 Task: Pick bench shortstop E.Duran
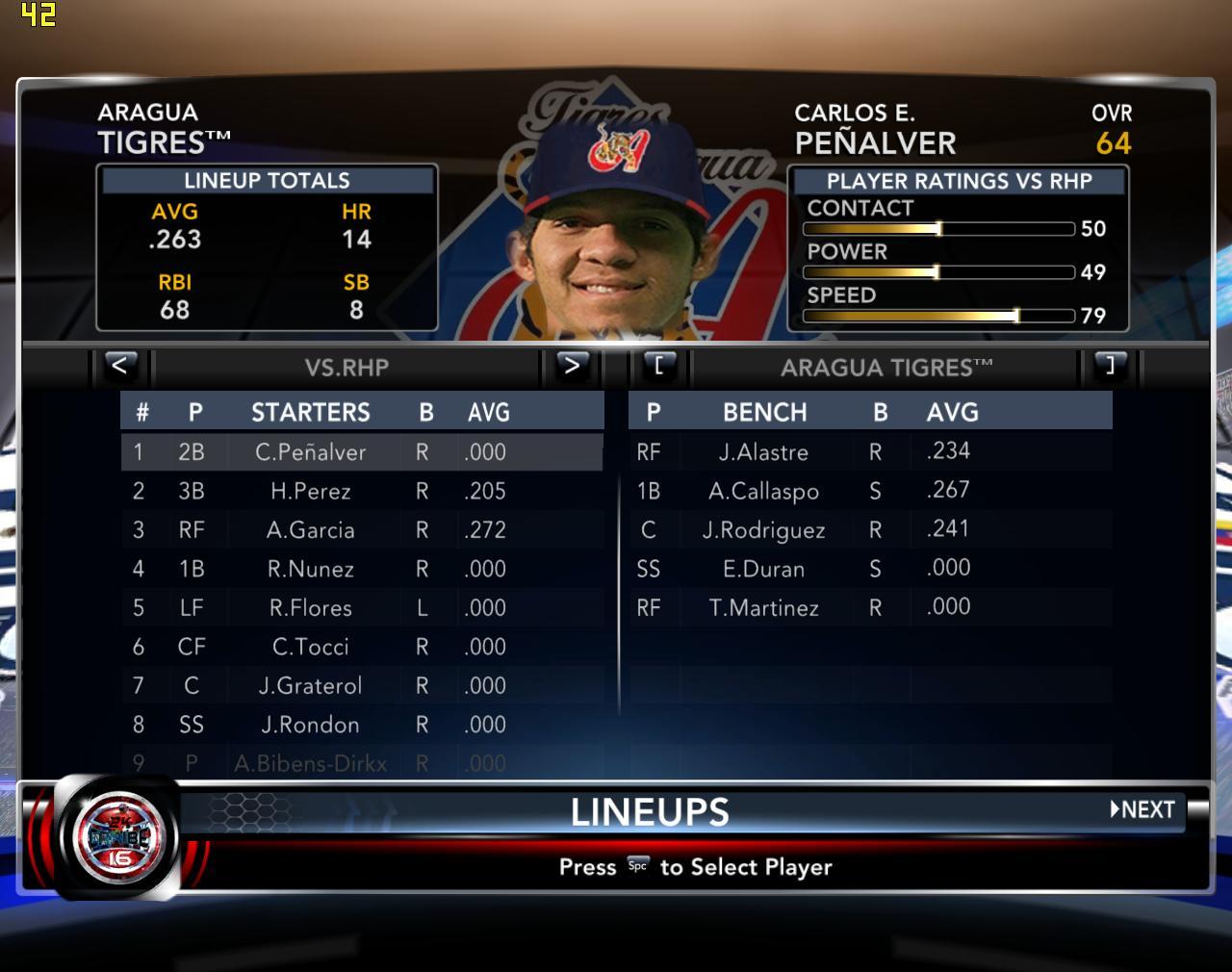pyautogui.click(x=763, y=569)
